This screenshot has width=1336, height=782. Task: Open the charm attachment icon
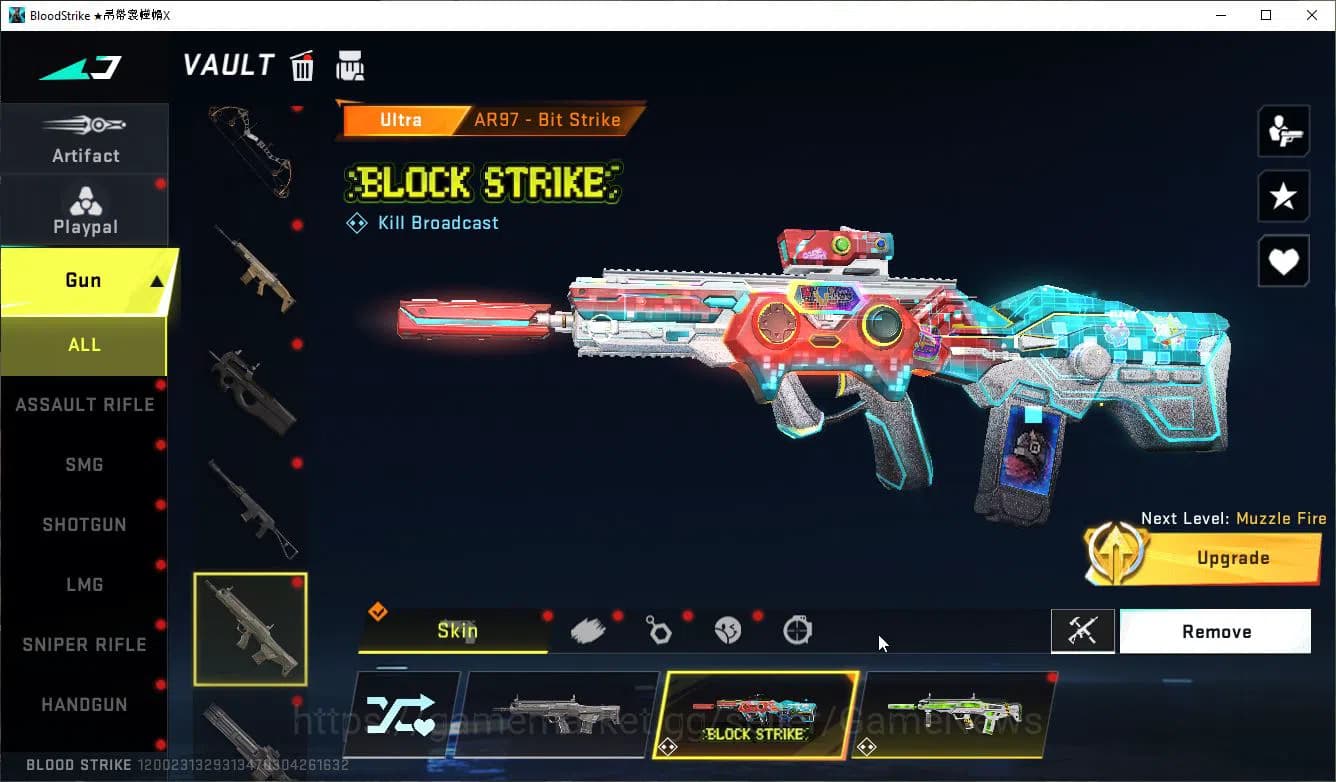tap(659, 629)
